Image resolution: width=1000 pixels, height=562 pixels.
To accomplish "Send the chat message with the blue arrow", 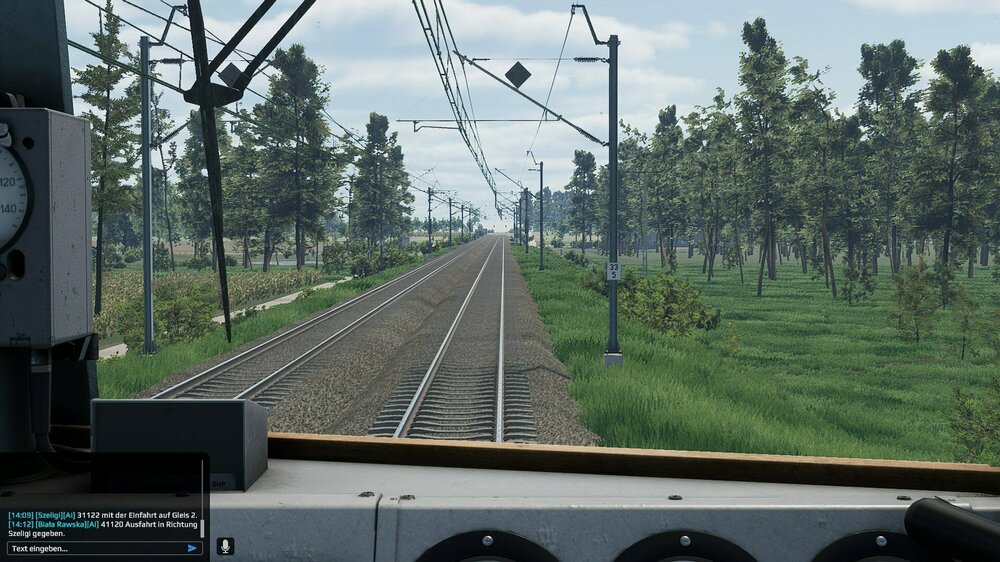I will point(192,548).
